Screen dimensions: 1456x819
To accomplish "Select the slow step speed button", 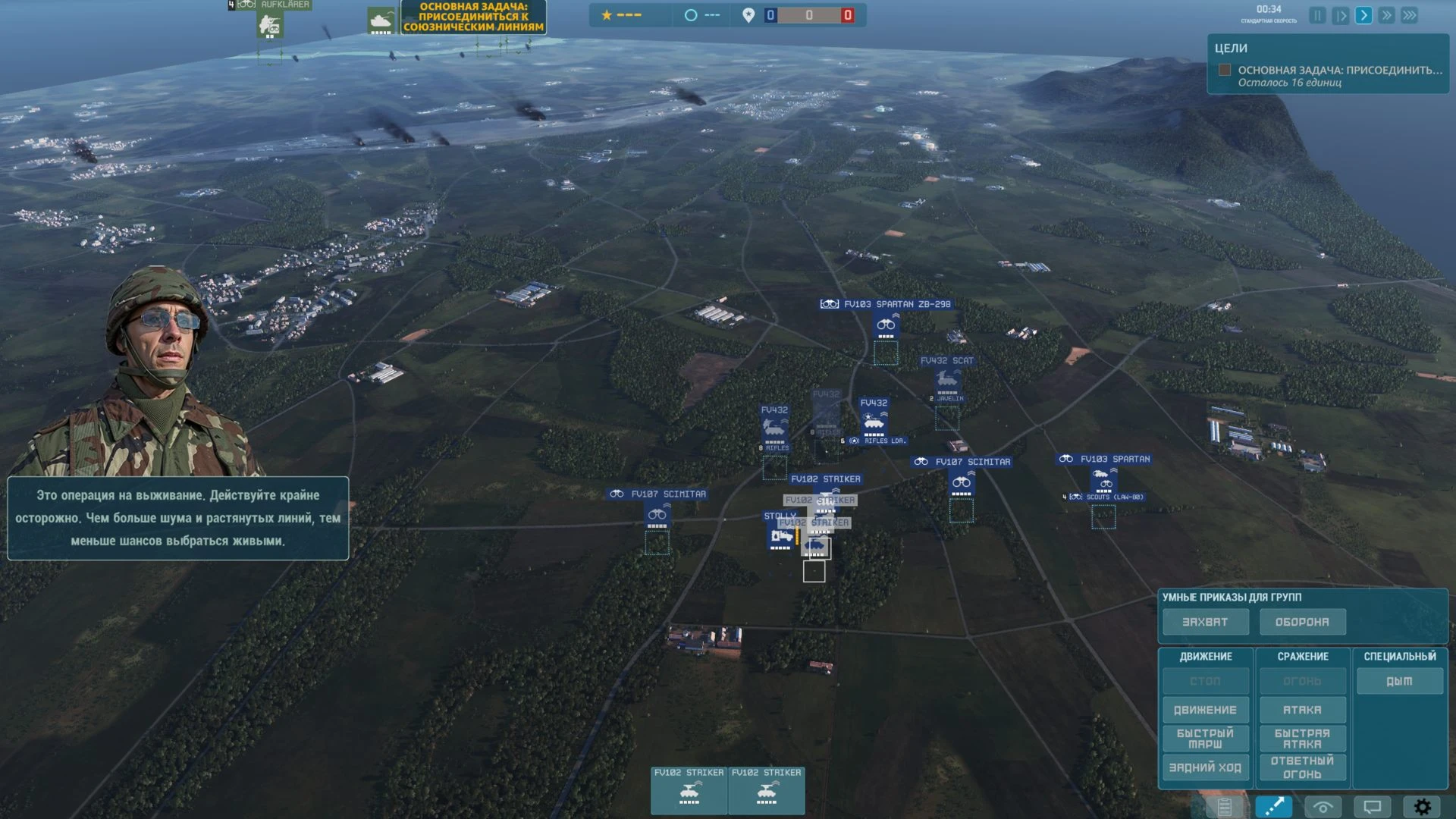I will tap(1340, 15).
